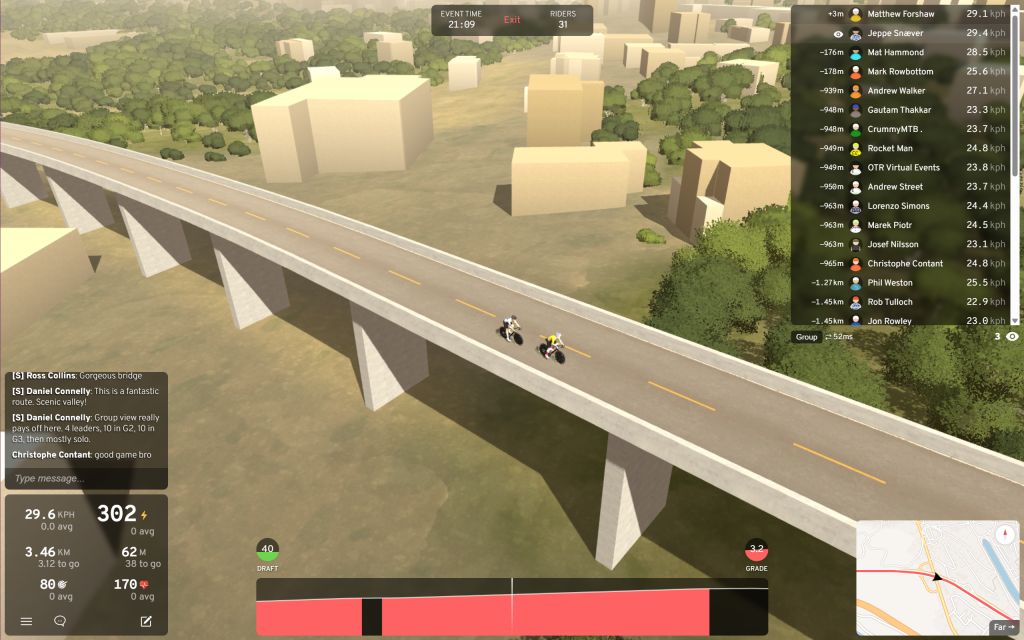Click the Group view button
The image size is (1024, 640).
806,337
